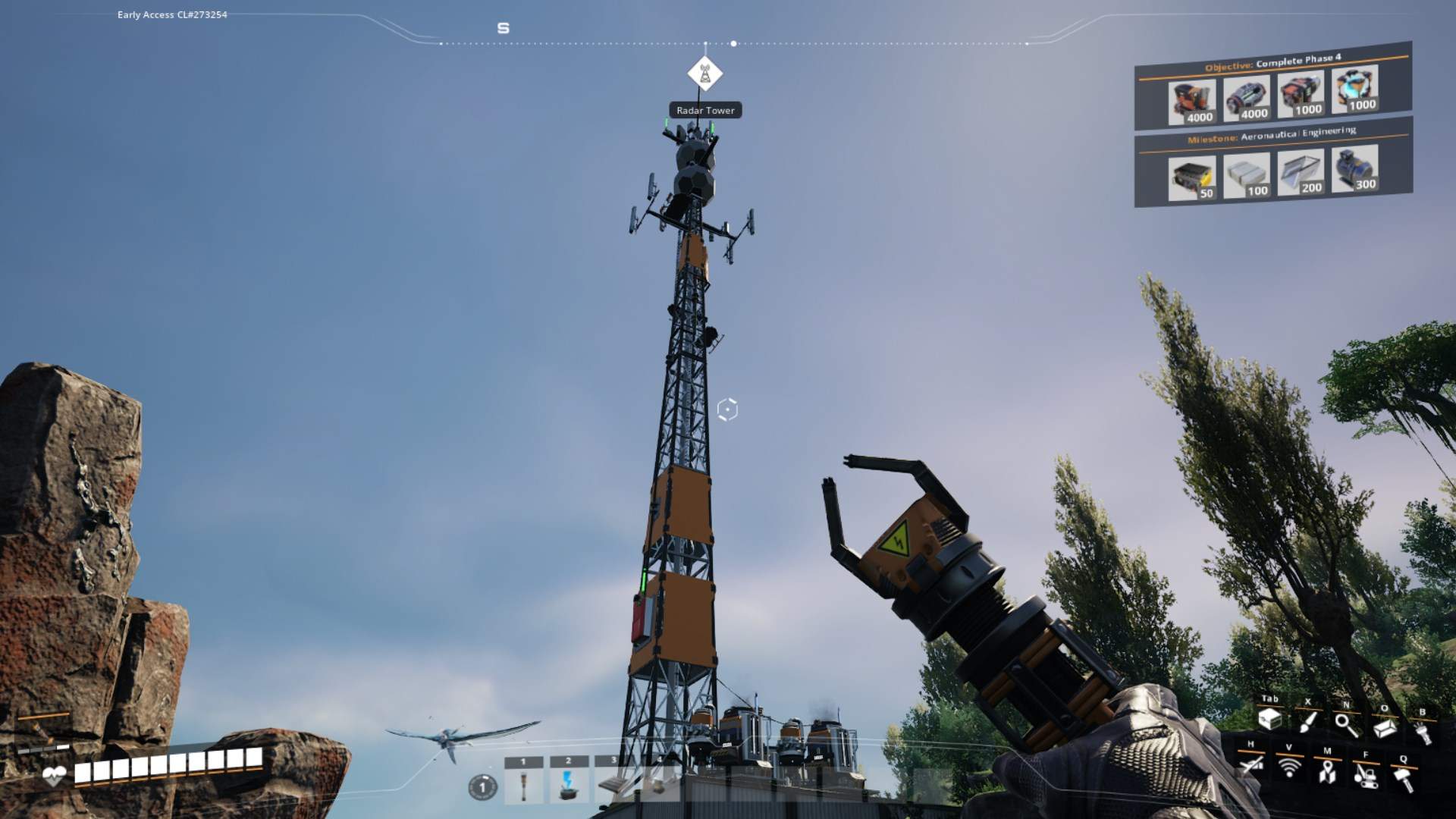The image size is (1456, 819).
Task: Click the motor milestone item requiring 300
Action: click(1354, 170)
